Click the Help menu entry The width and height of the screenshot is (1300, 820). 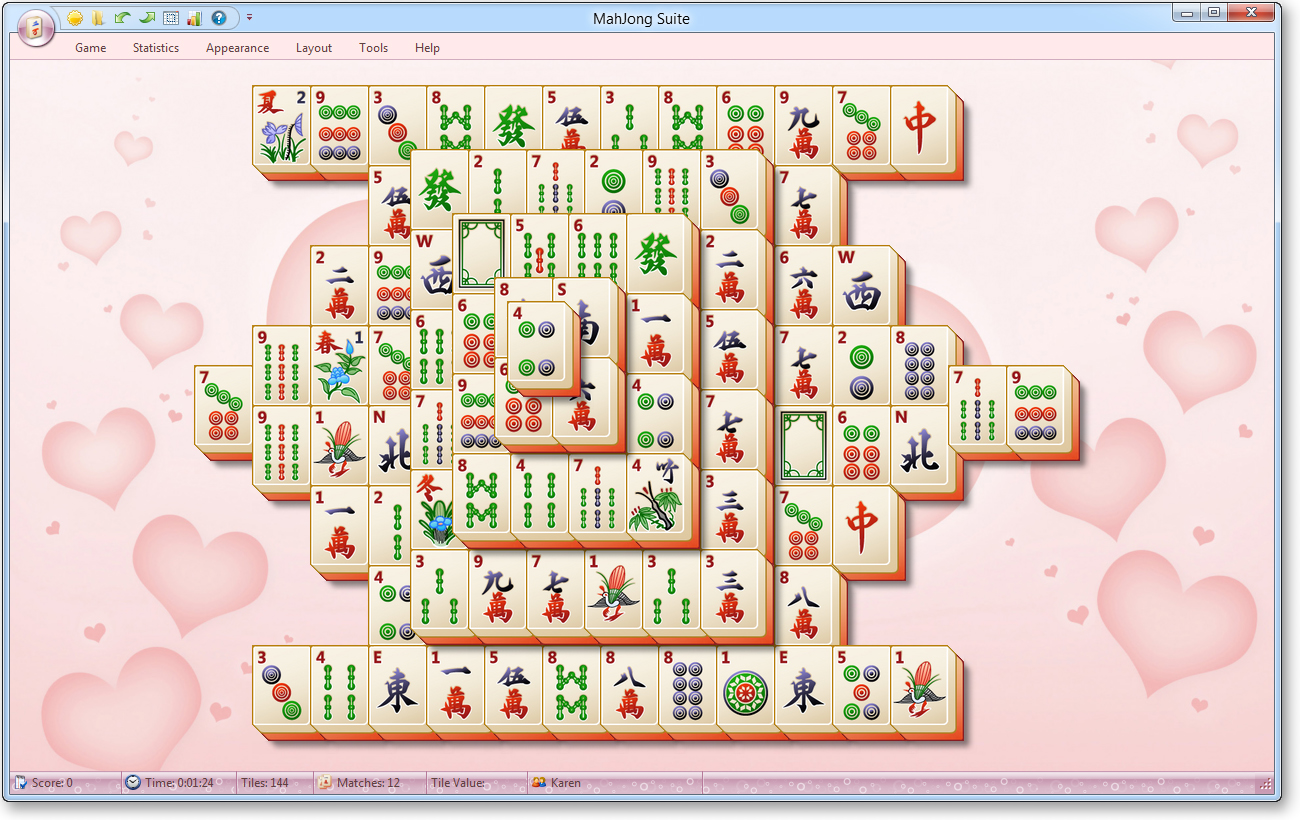[x=426, y=48]
